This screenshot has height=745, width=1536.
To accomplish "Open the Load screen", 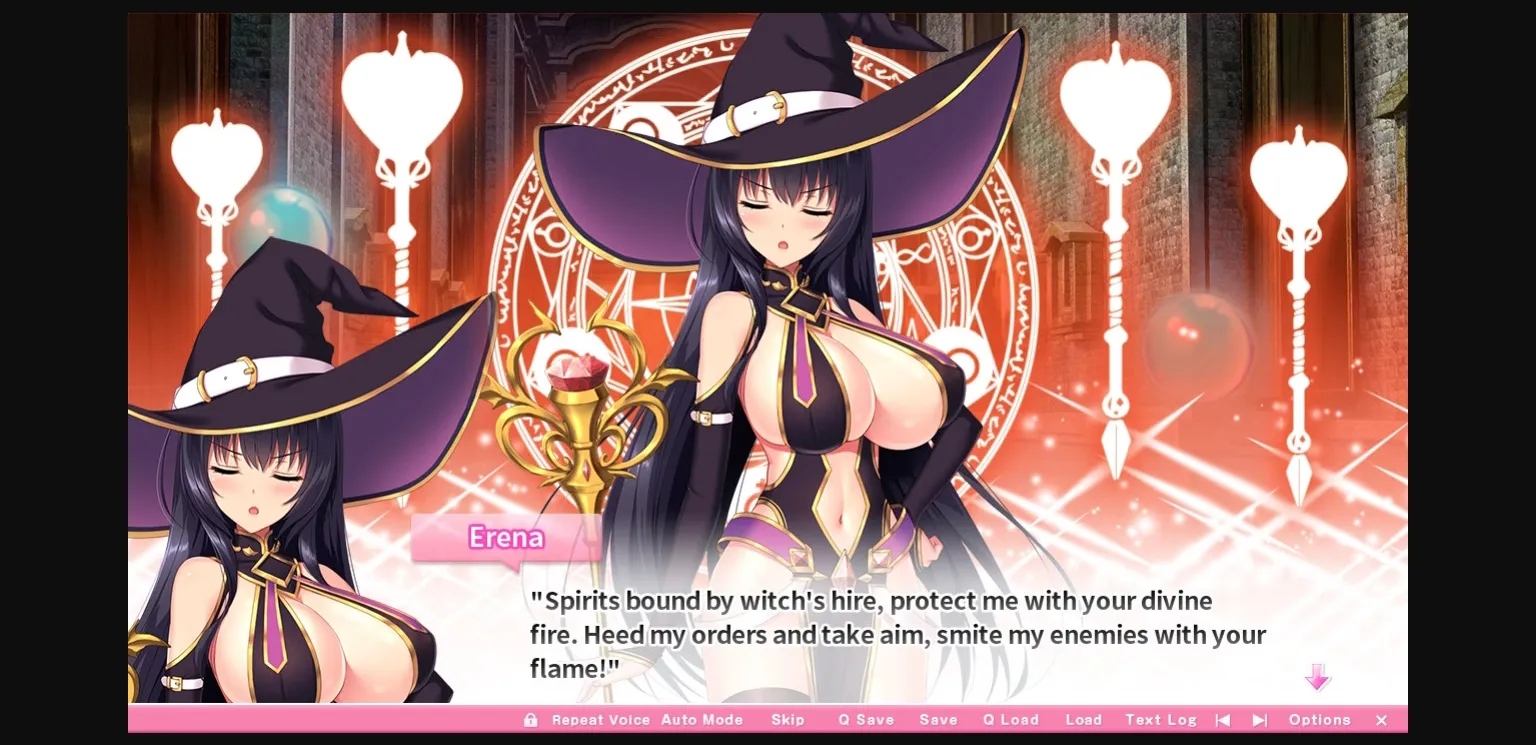I will click(1083, 719).
